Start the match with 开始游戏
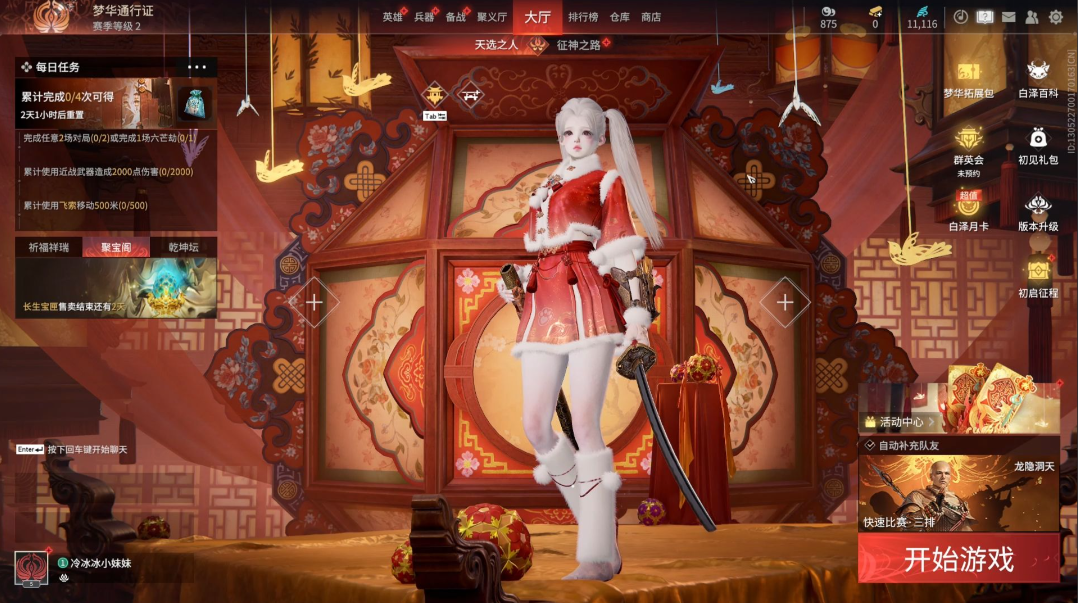 (958, 558)
